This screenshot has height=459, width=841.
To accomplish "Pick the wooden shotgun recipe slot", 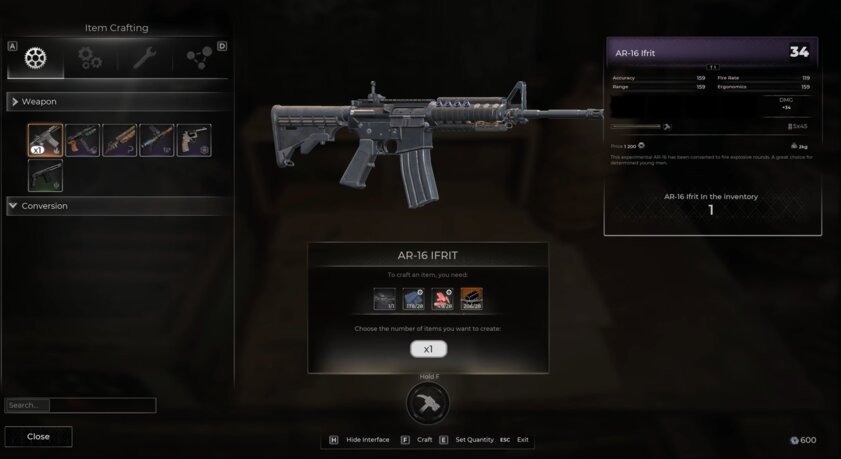I will click(119, 140).
